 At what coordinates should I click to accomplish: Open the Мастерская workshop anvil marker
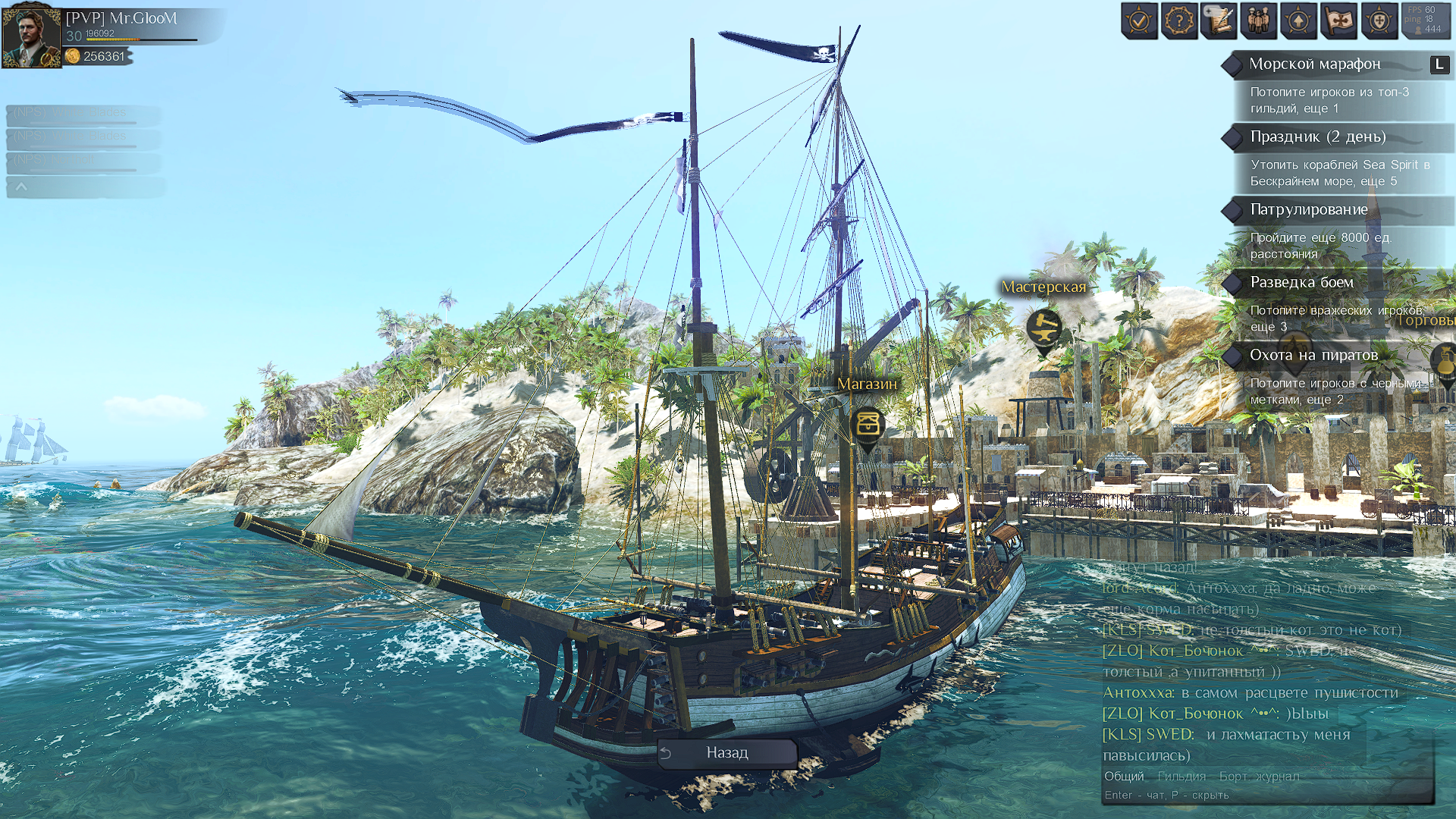point(1043,328)
